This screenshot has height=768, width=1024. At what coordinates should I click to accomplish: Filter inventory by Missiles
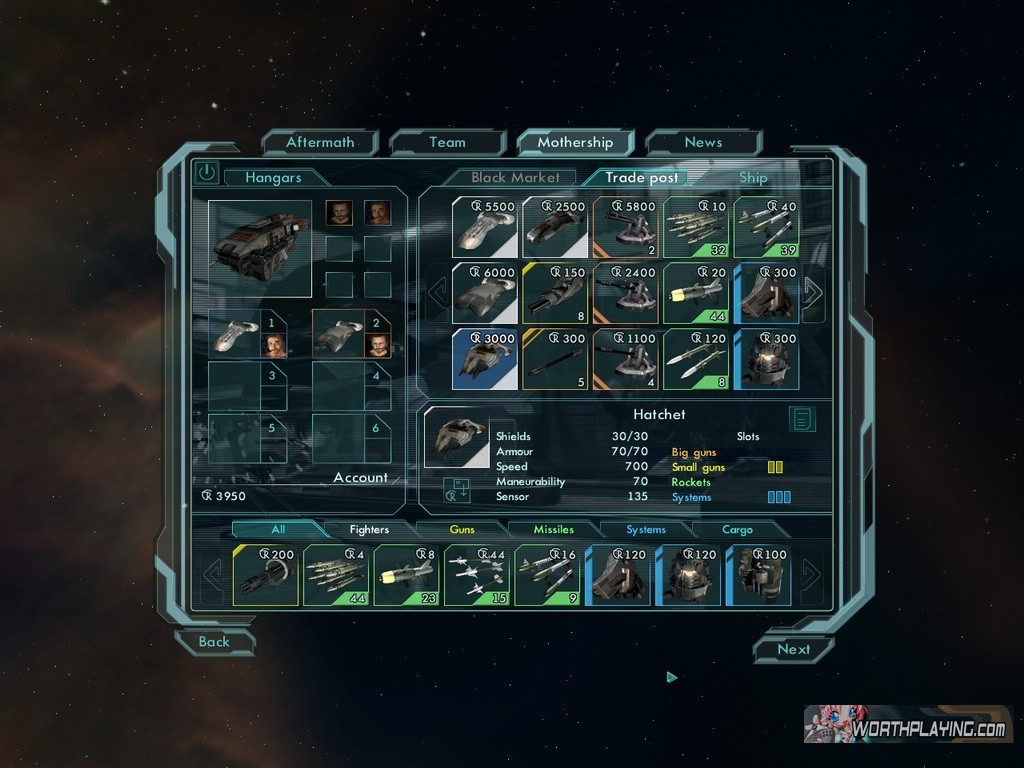tap(554, 530)
